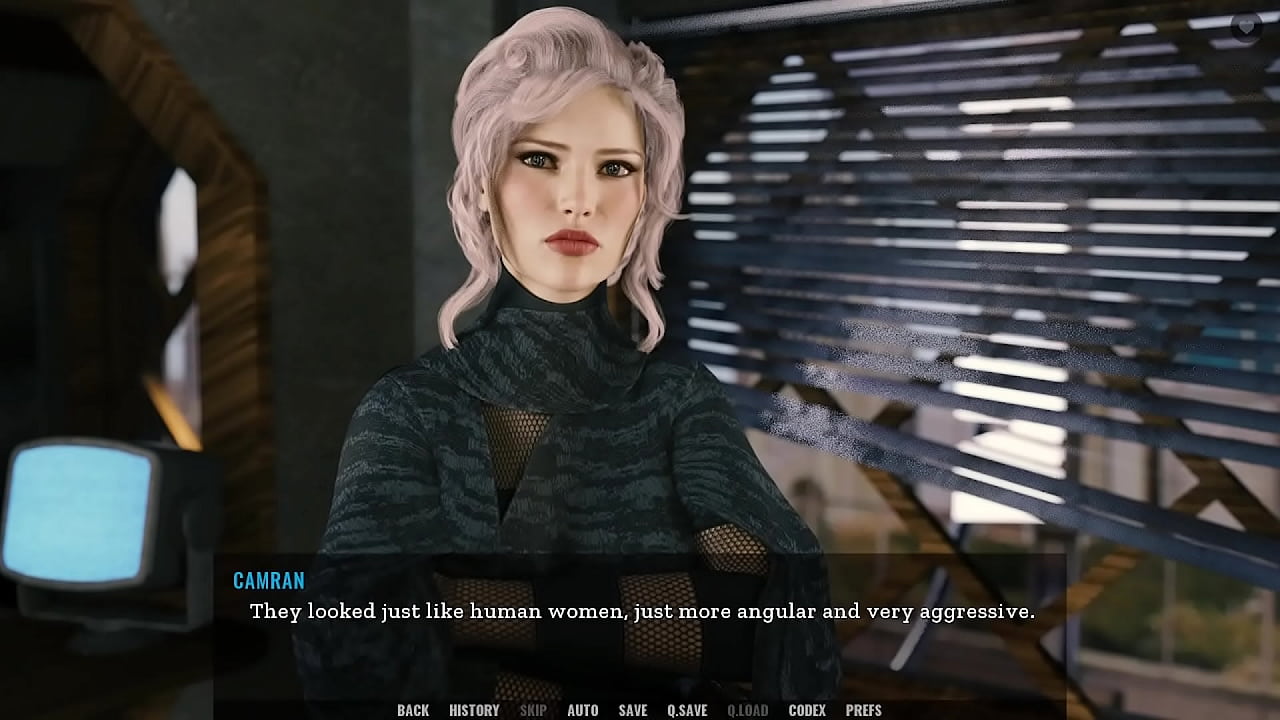Select SKIP from the quick menu bar
The height and width of the screenshot is (720, 1280).
[x=532, y=710]
